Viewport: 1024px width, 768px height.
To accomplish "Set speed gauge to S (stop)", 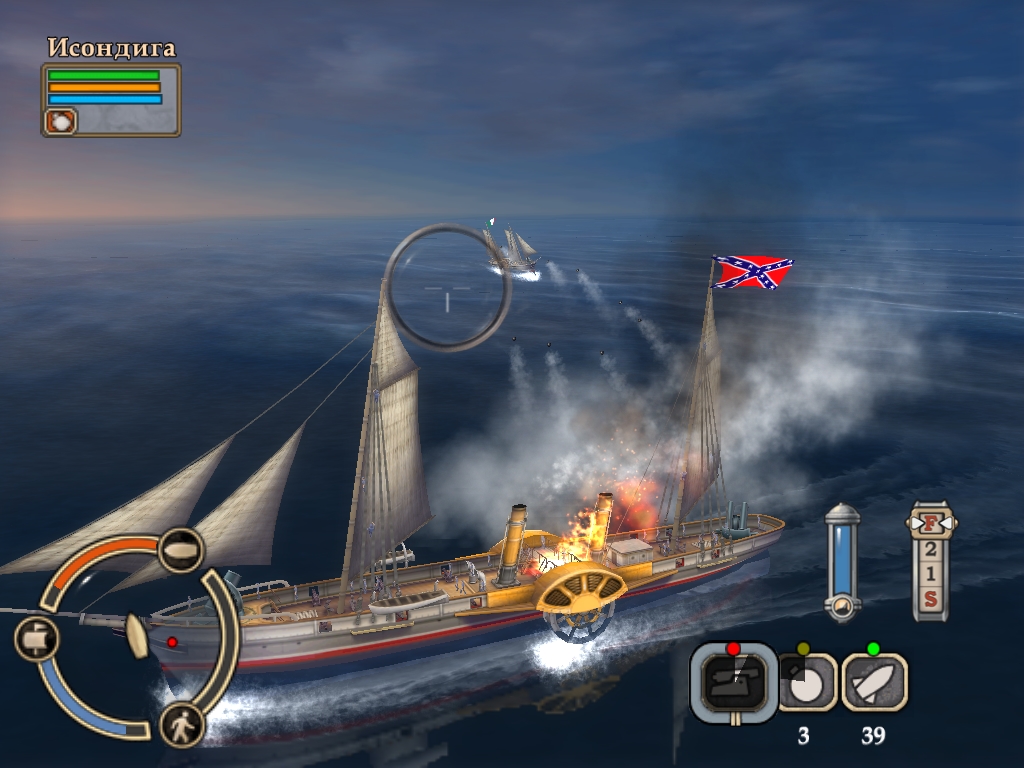I will click(930, 599).
